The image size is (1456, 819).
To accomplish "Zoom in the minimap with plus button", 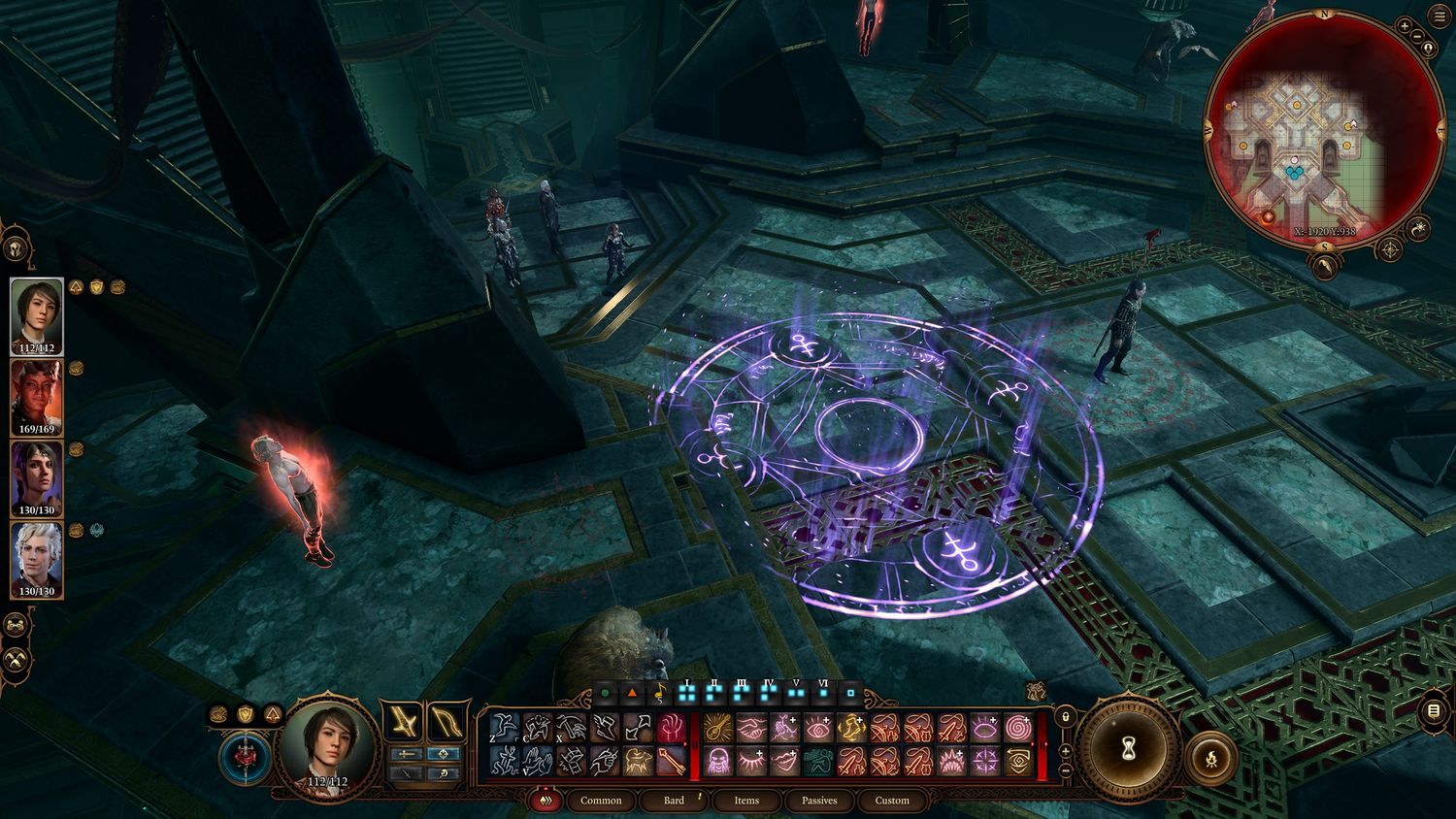I will pyautogui.click(x=1405, y=25).
